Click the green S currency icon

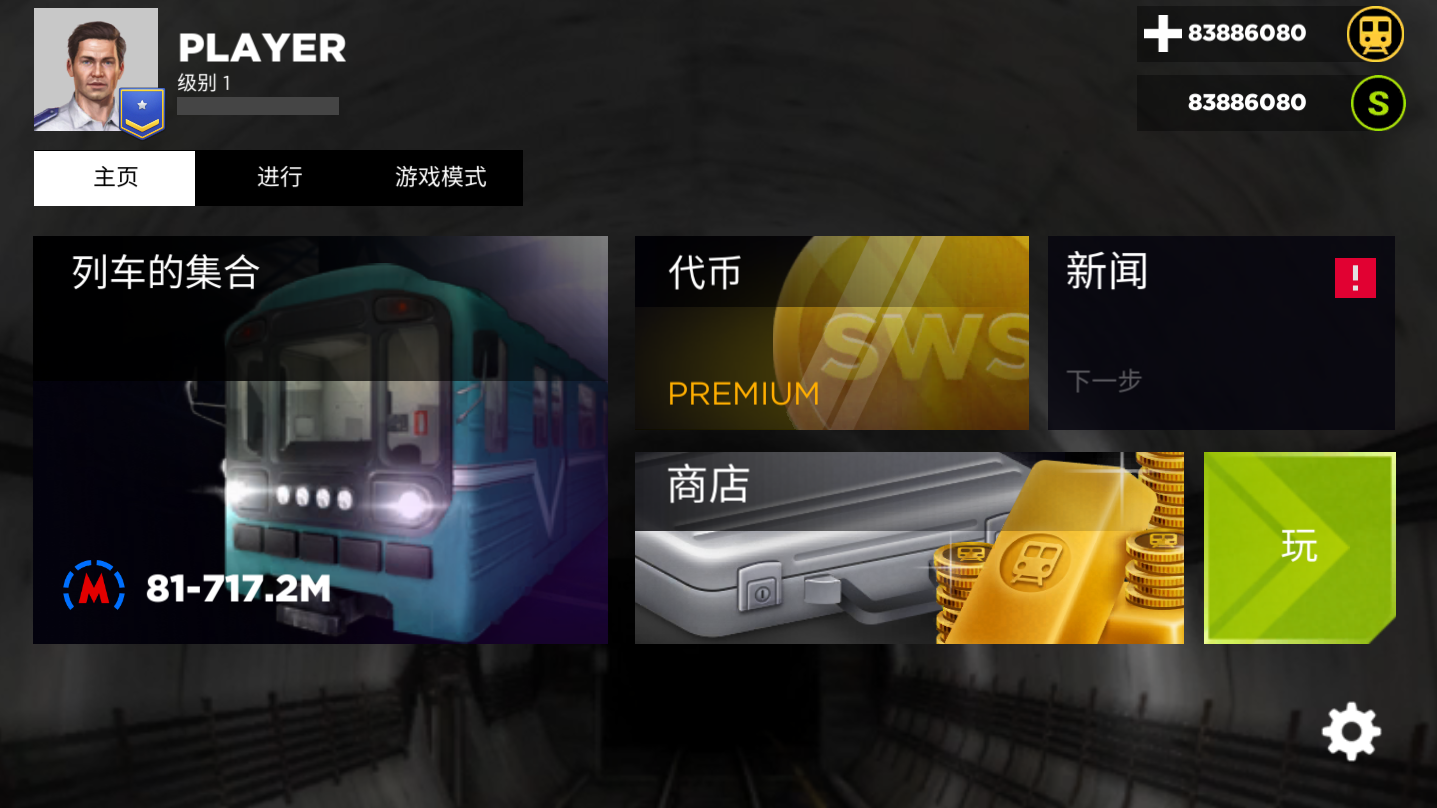(x=1377, y=102)
